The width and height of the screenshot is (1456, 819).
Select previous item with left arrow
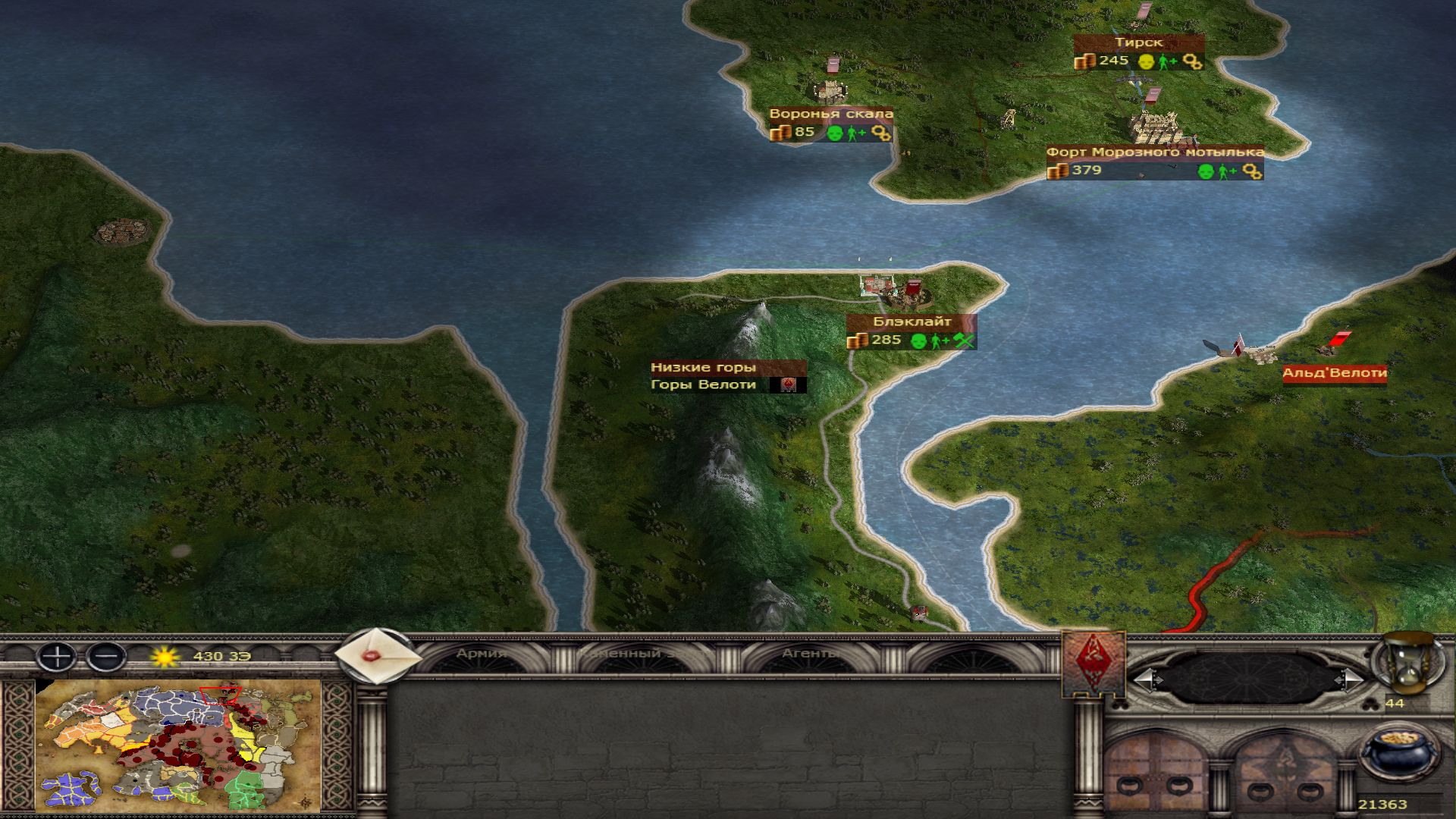coord(1146,679)
